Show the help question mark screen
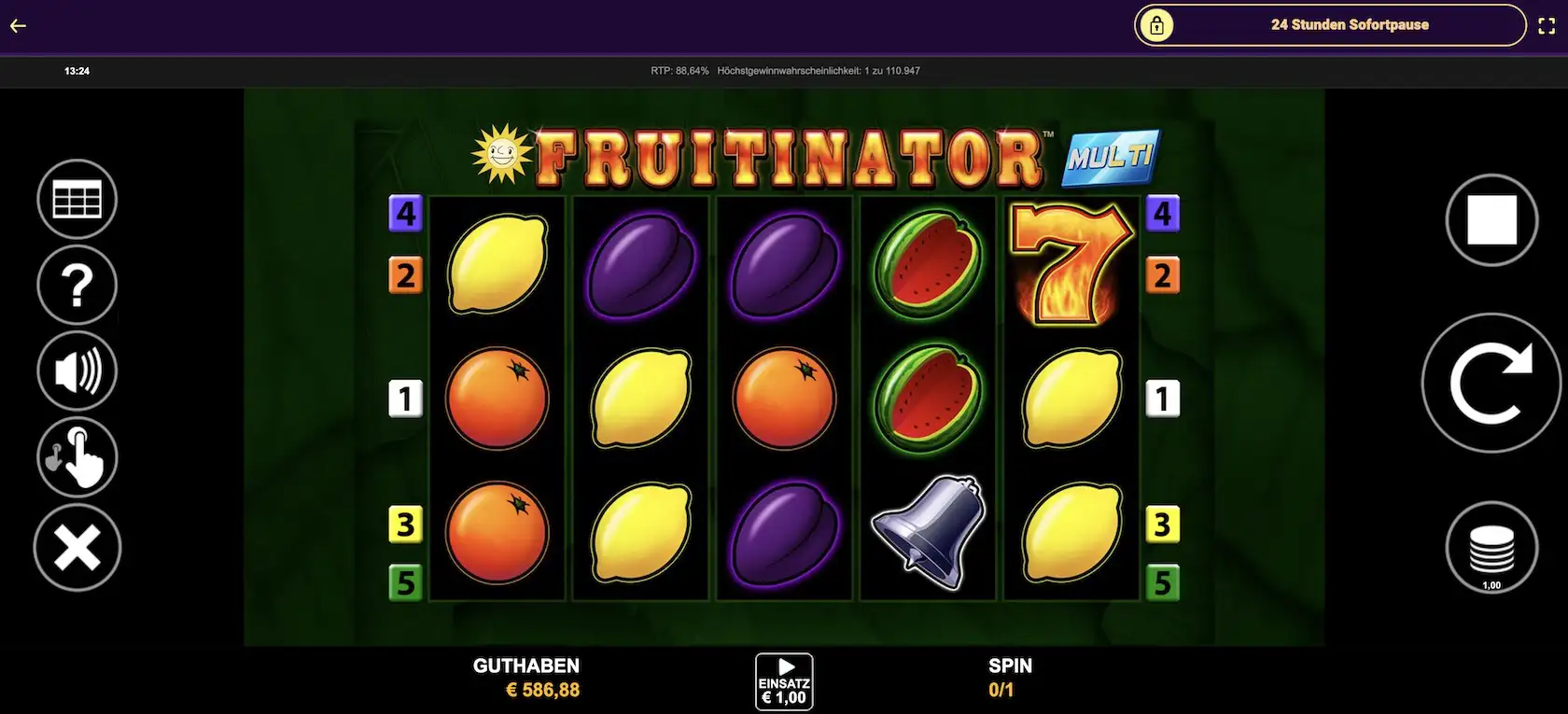The height and width of the screenshot is (714, 1568). coord(77,286)
